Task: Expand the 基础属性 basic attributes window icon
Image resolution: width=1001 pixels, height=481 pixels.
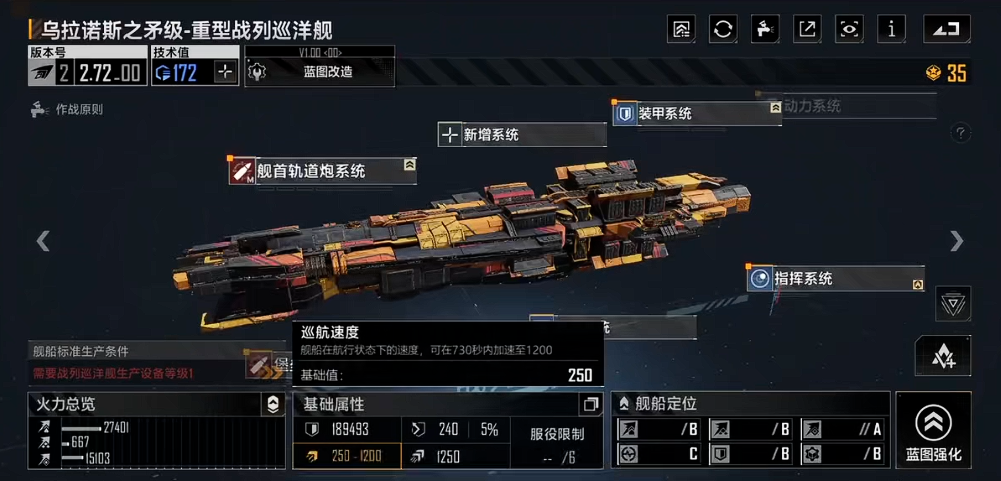Action: point(590,405)
